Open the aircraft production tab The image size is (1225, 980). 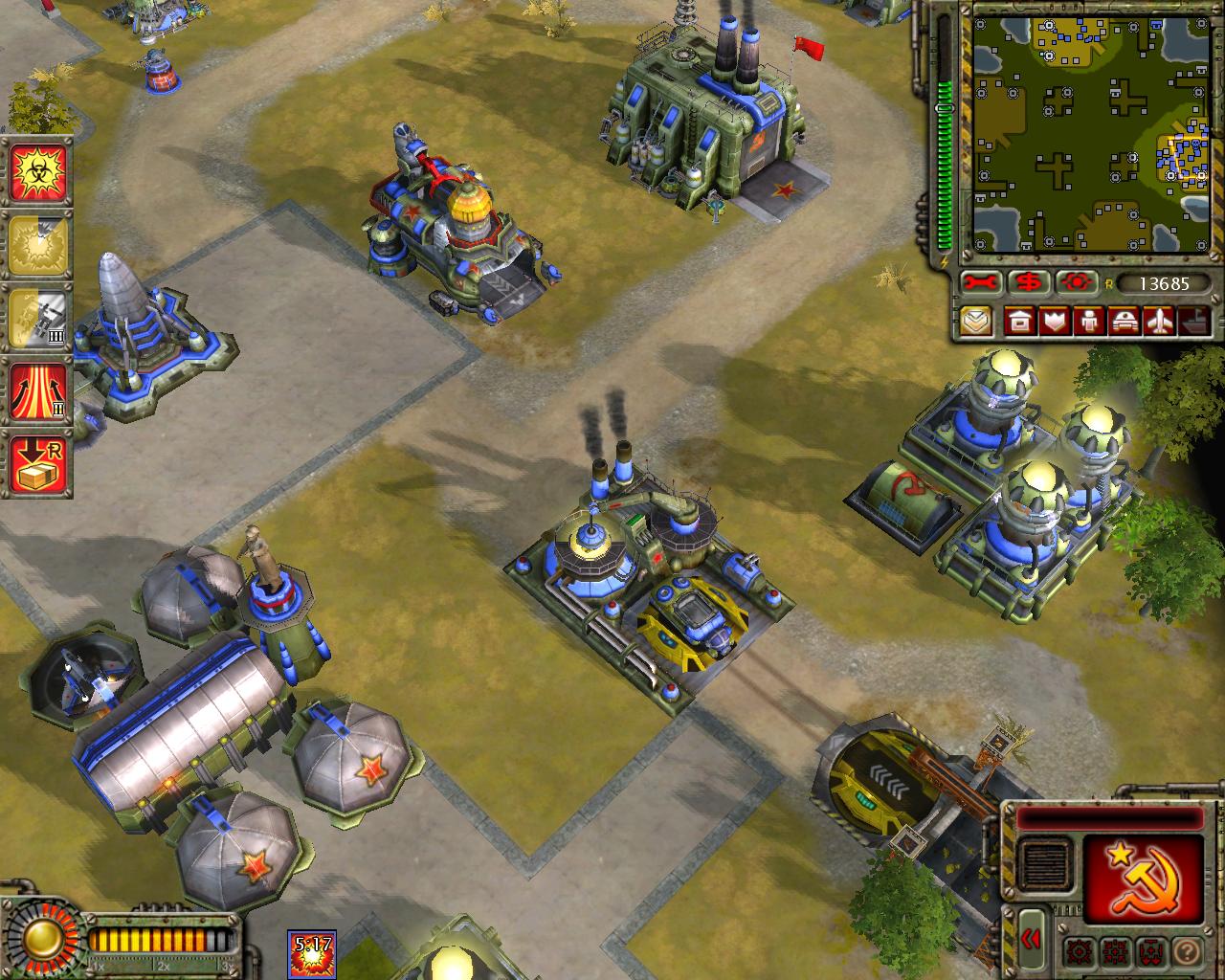tap(1158, 323)
